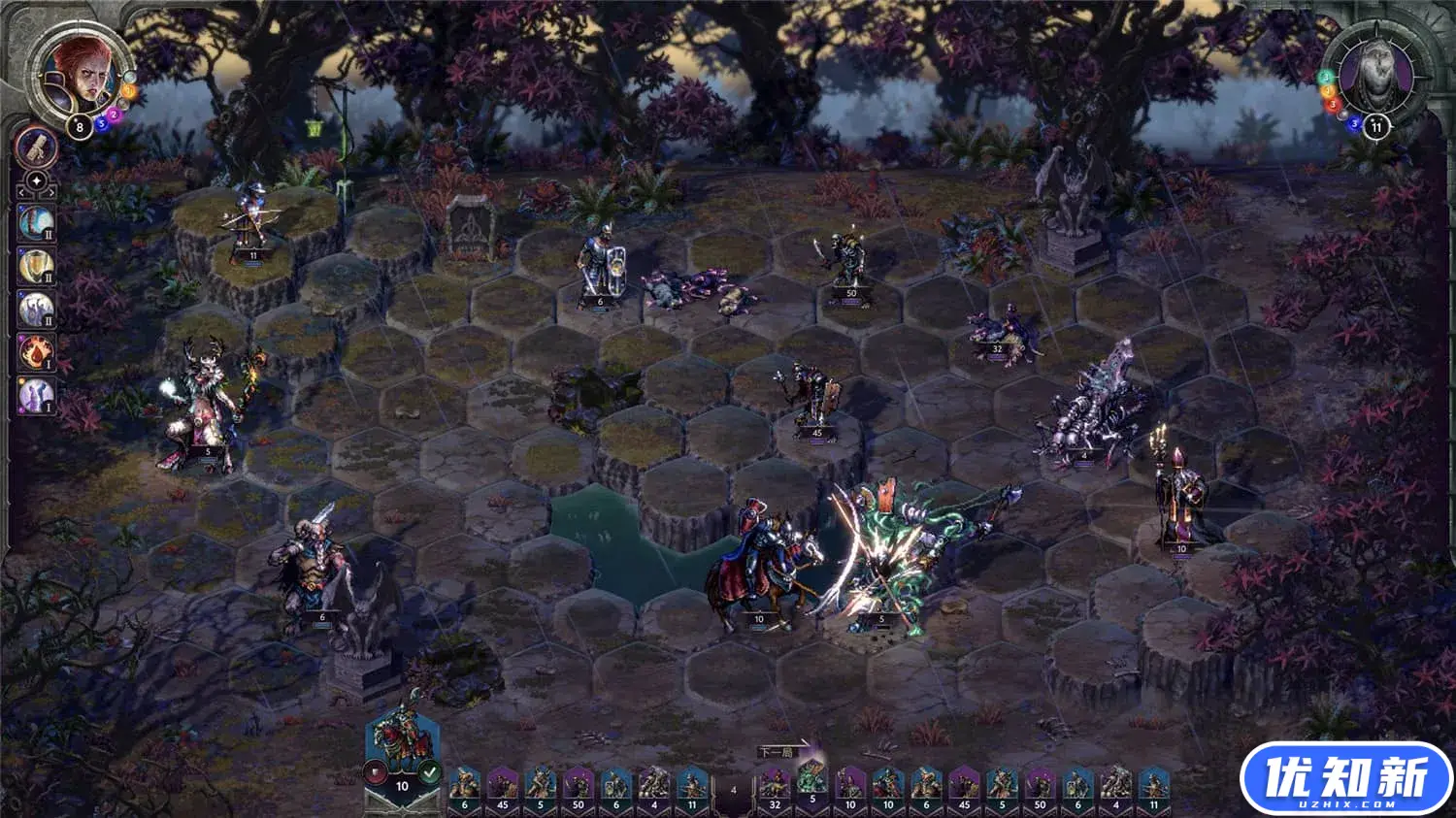
Task: Click the red shield button beside active unit
Action: [x=374, y=773]
